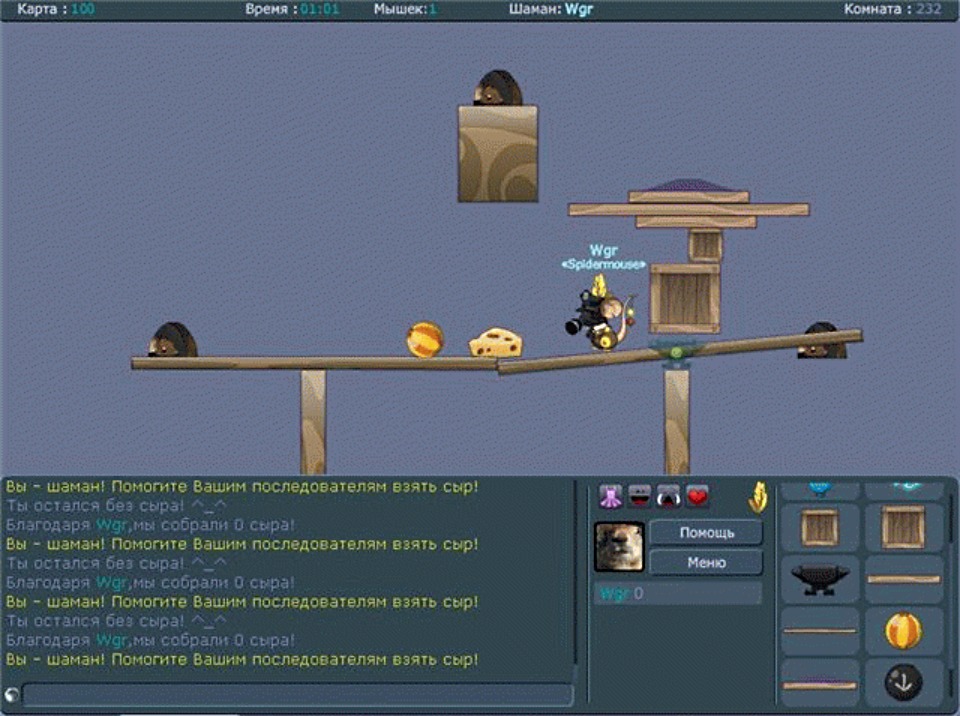
Task: Select the pink dancing emote icon
Action: (x=610, y=496)
